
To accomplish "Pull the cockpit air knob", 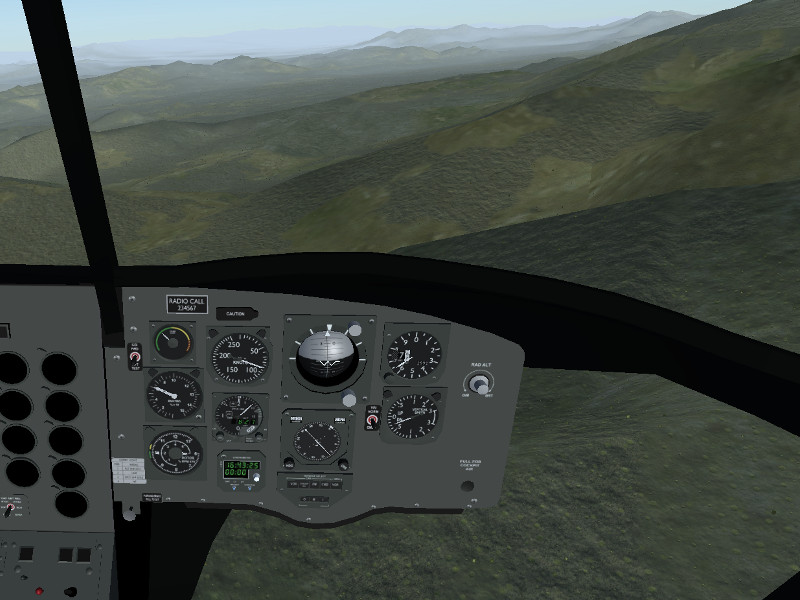I will pyautogui.click(x=467, y=486).
